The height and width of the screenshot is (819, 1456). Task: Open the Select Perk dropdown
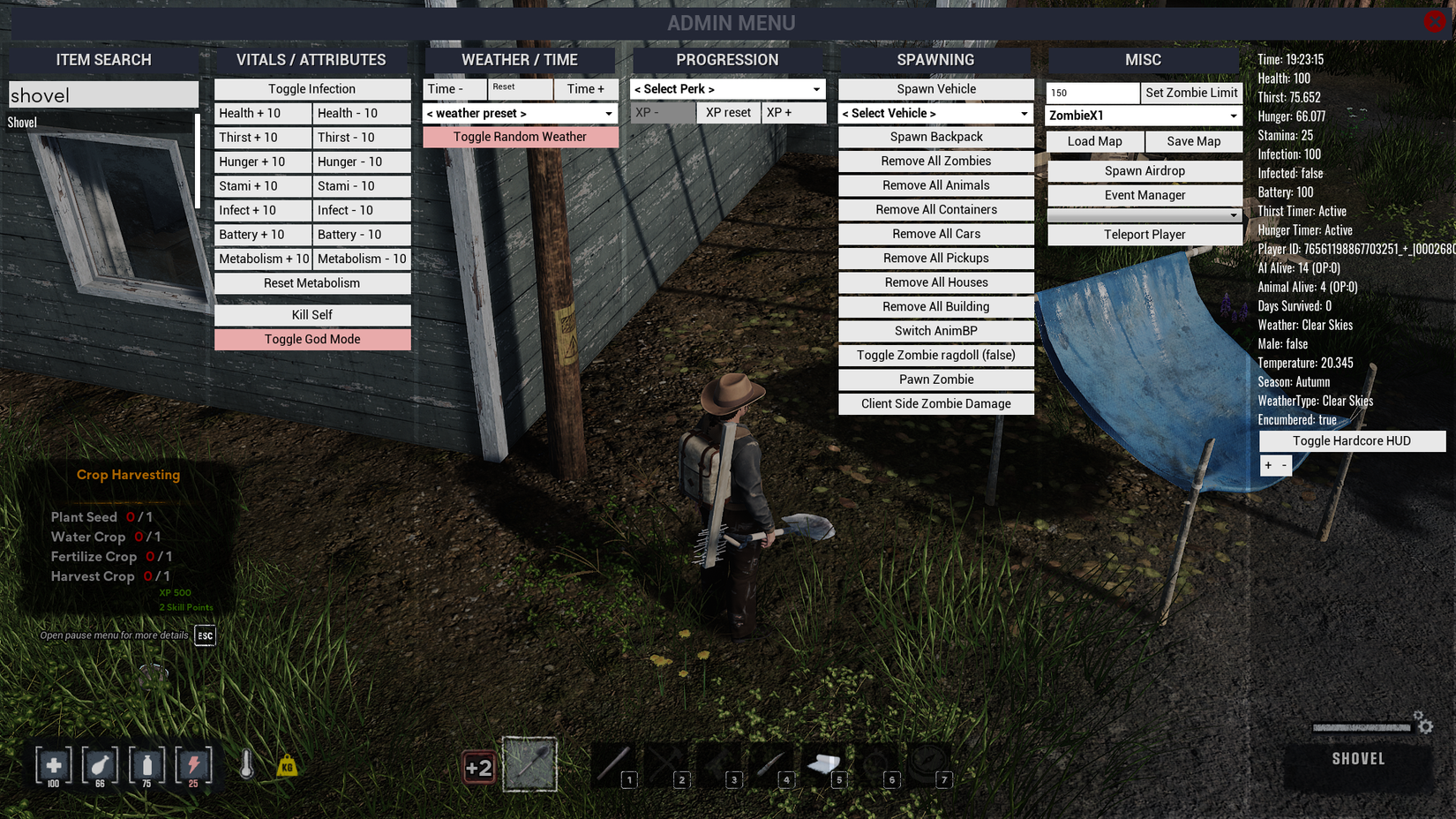[726, 88]
